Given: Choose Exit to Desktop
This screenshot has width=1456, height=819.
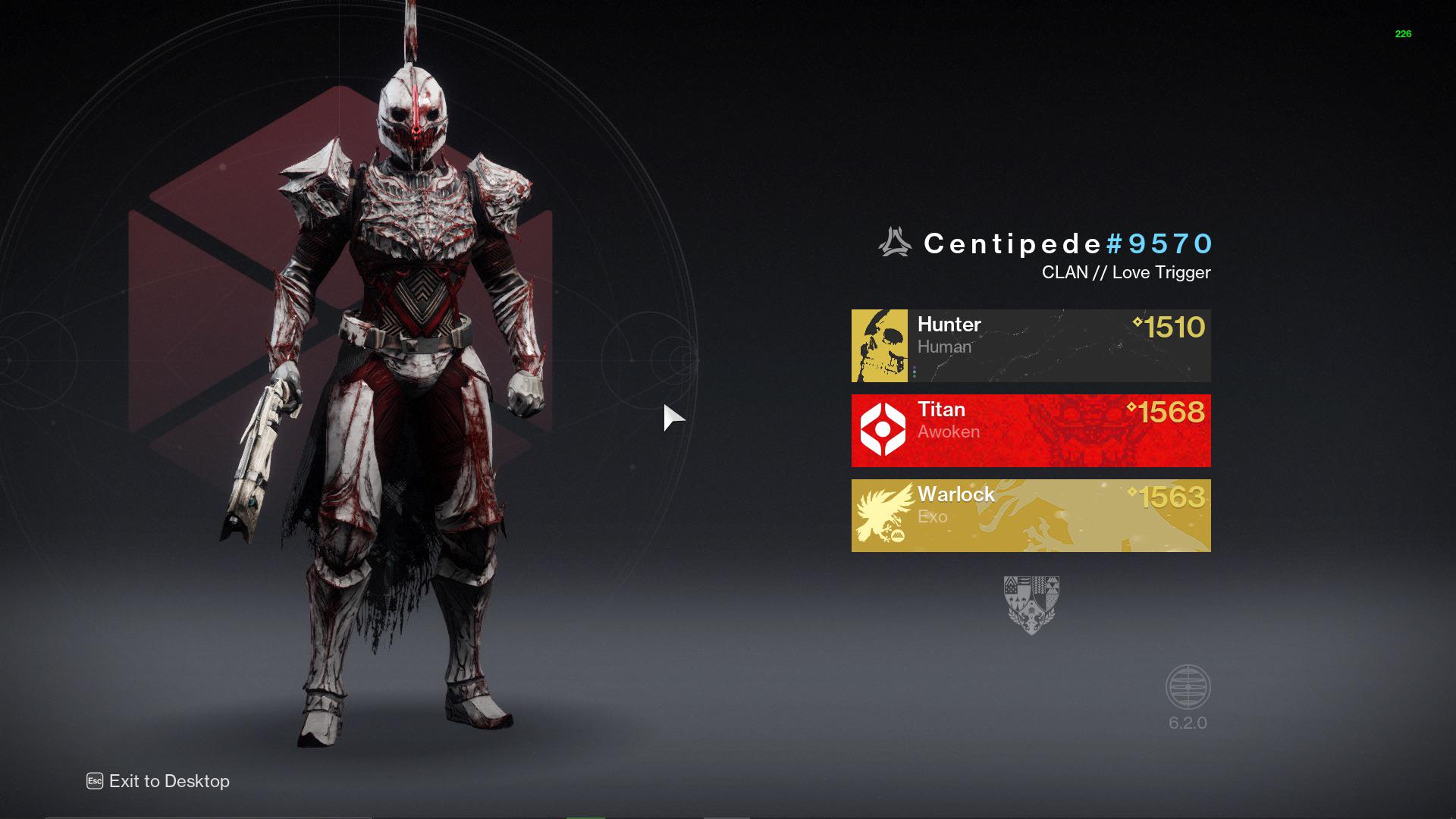Looking at the screenshot, I should [168, 781].
